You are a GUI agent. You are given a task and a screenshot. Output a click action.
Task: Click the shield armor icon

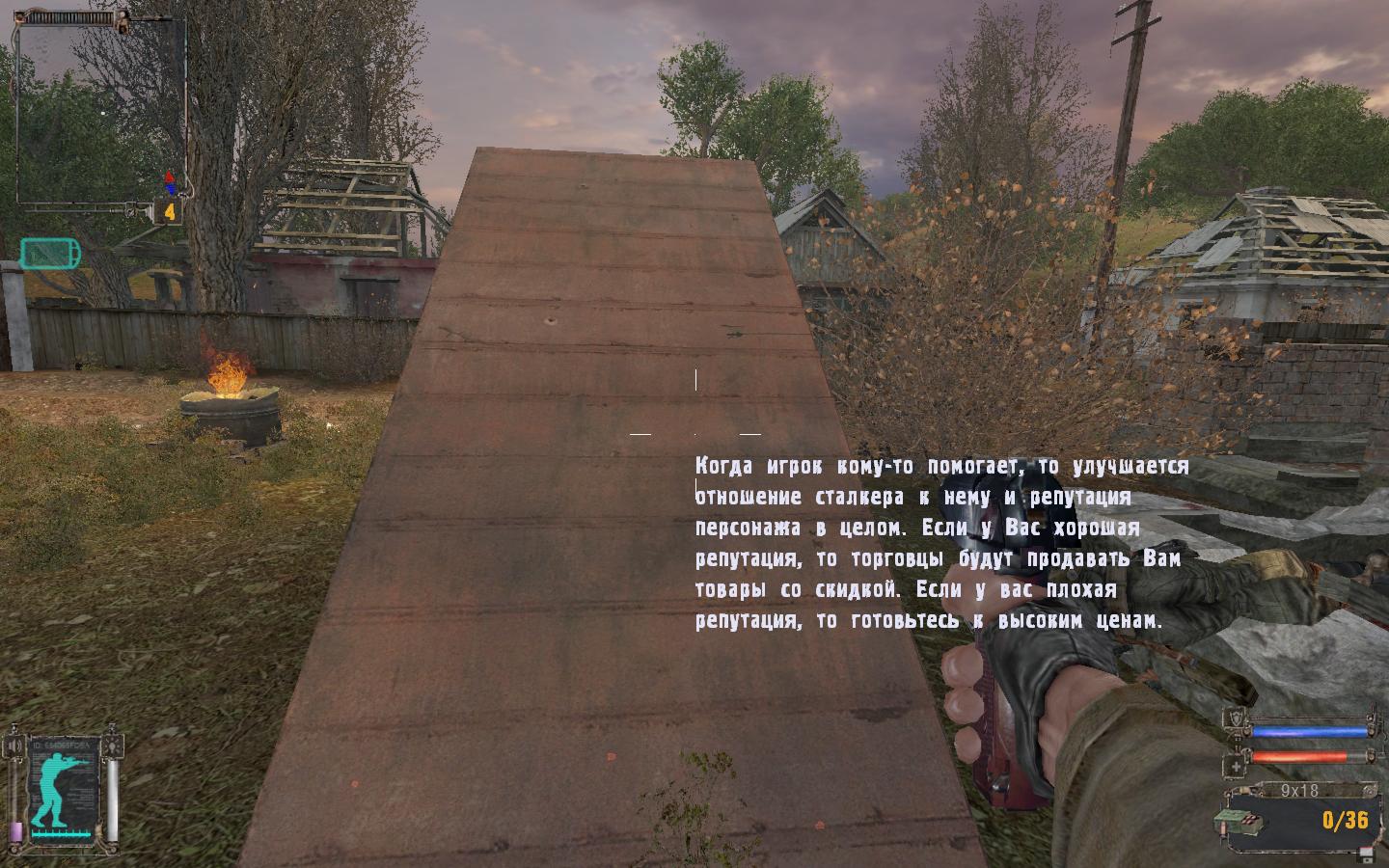(1237, 719)
